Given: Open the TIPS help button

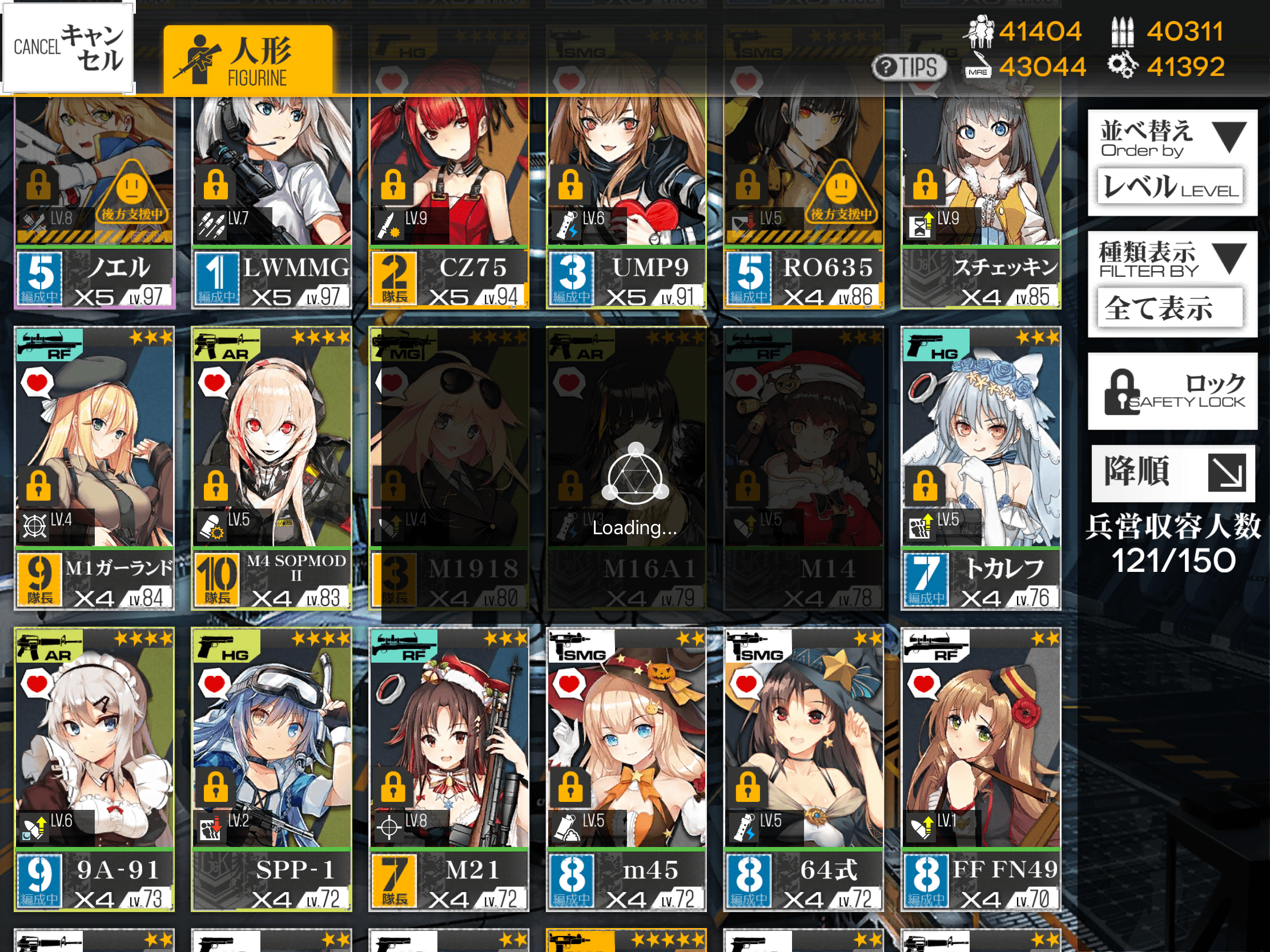Looking at the screenshot, I should point(909,67).
